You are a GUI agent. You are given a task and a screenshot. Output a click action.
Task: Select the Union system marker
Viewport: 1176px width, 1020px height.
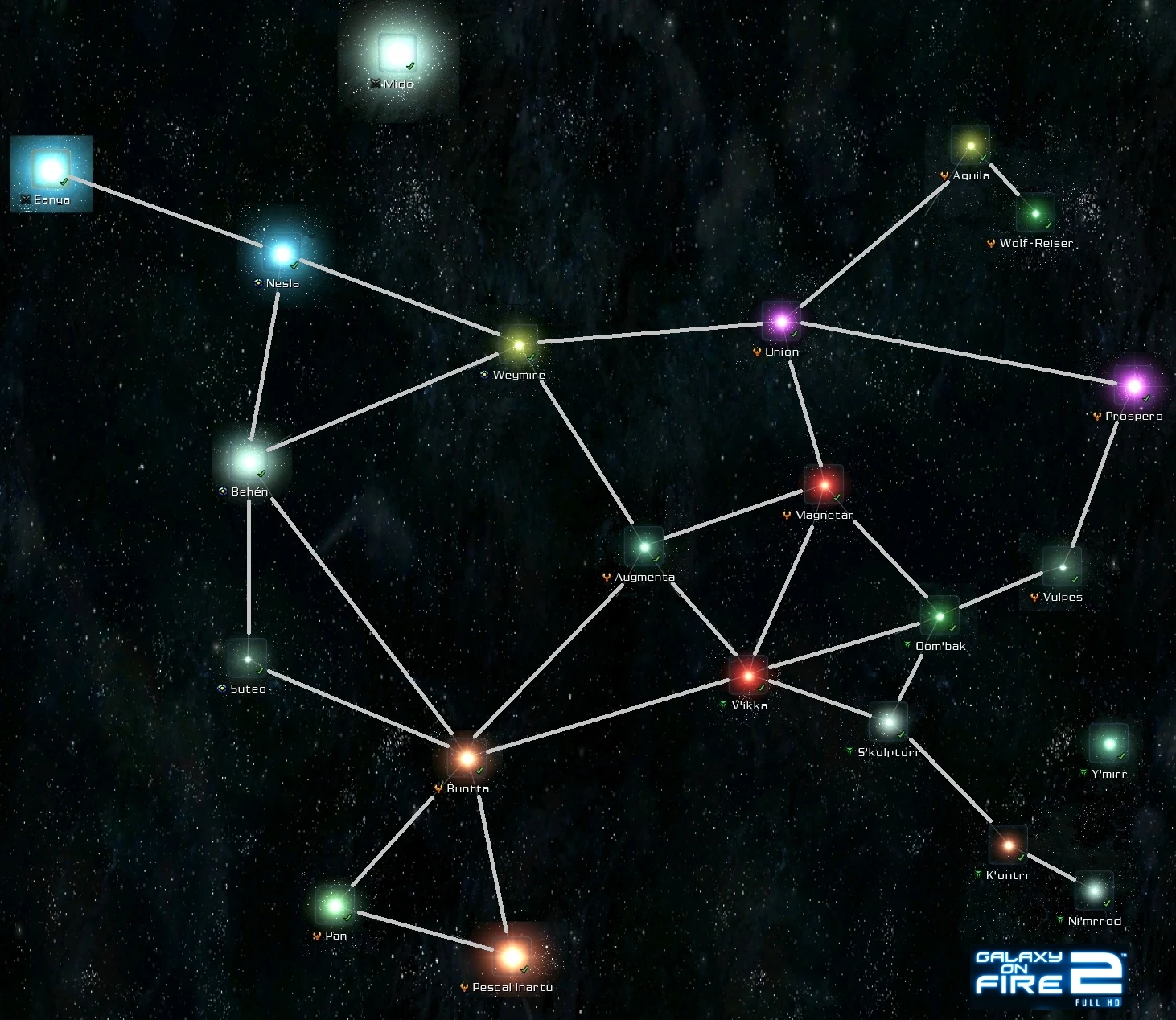pos(780,323)
